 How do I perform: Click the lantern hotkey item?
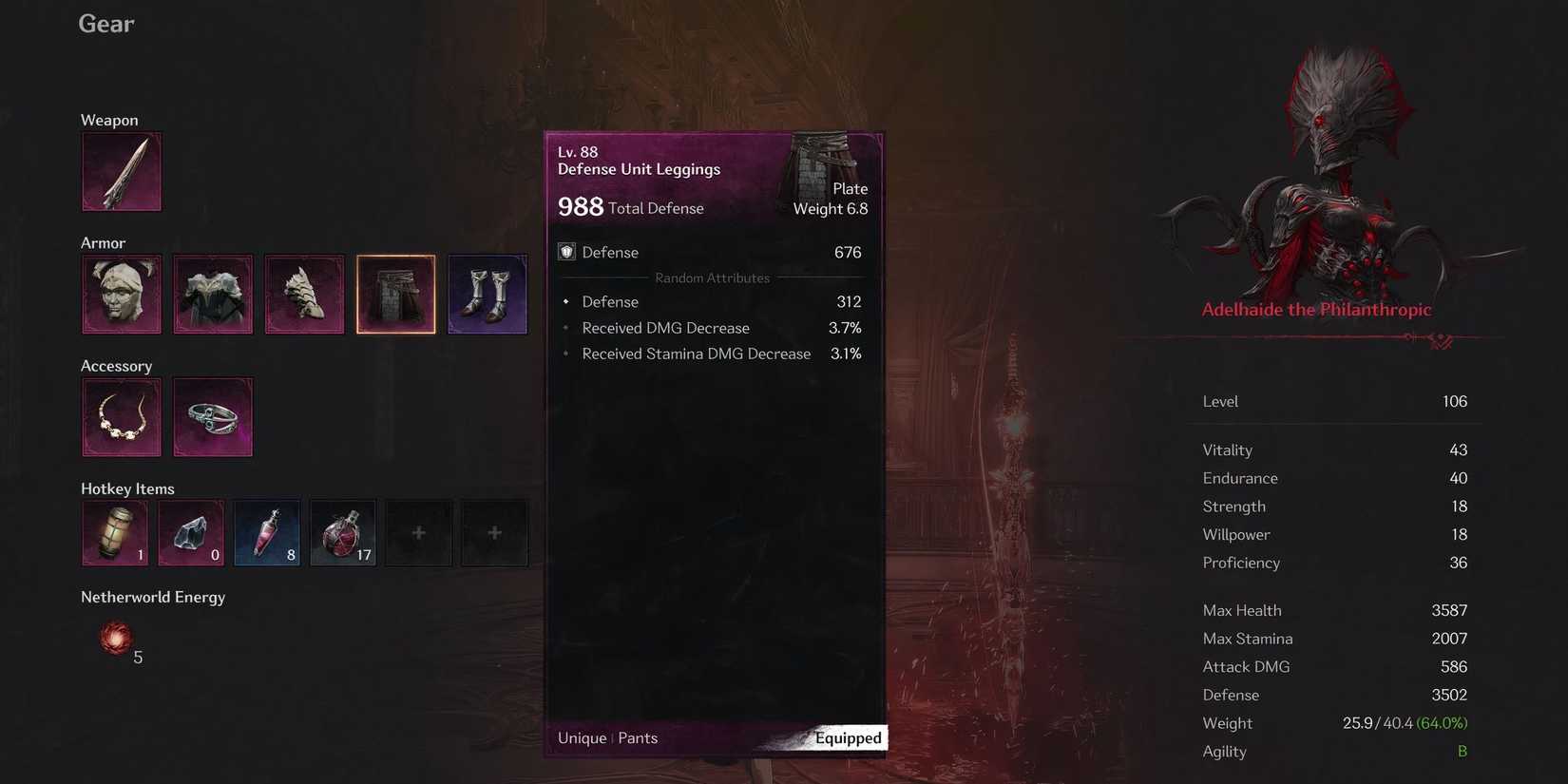[114, 532]
